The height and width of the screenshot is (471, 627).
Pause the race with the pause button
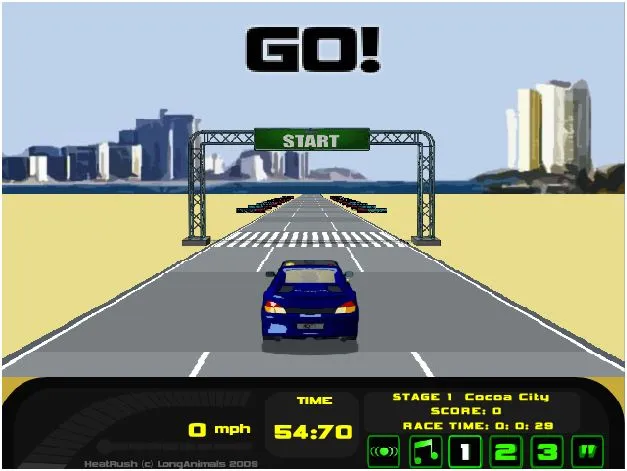coord(588,450)
